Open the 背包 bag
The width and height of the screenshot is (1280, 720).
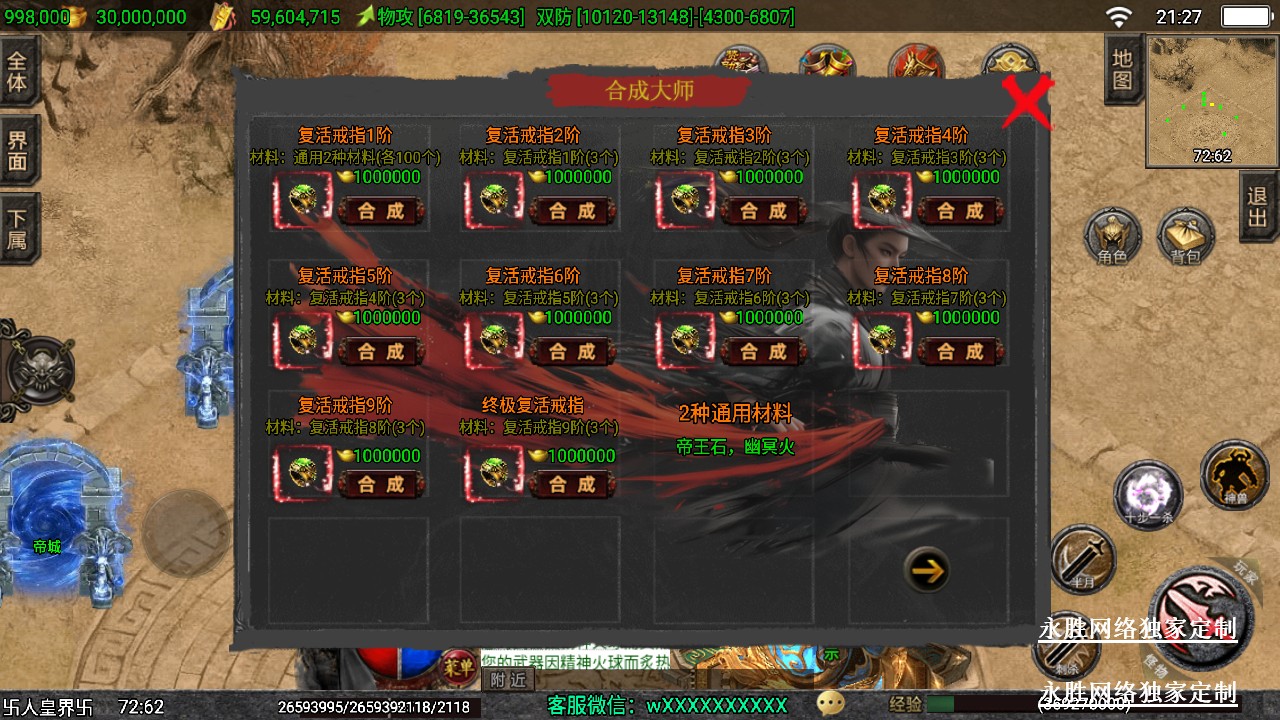pos(1185,240)
